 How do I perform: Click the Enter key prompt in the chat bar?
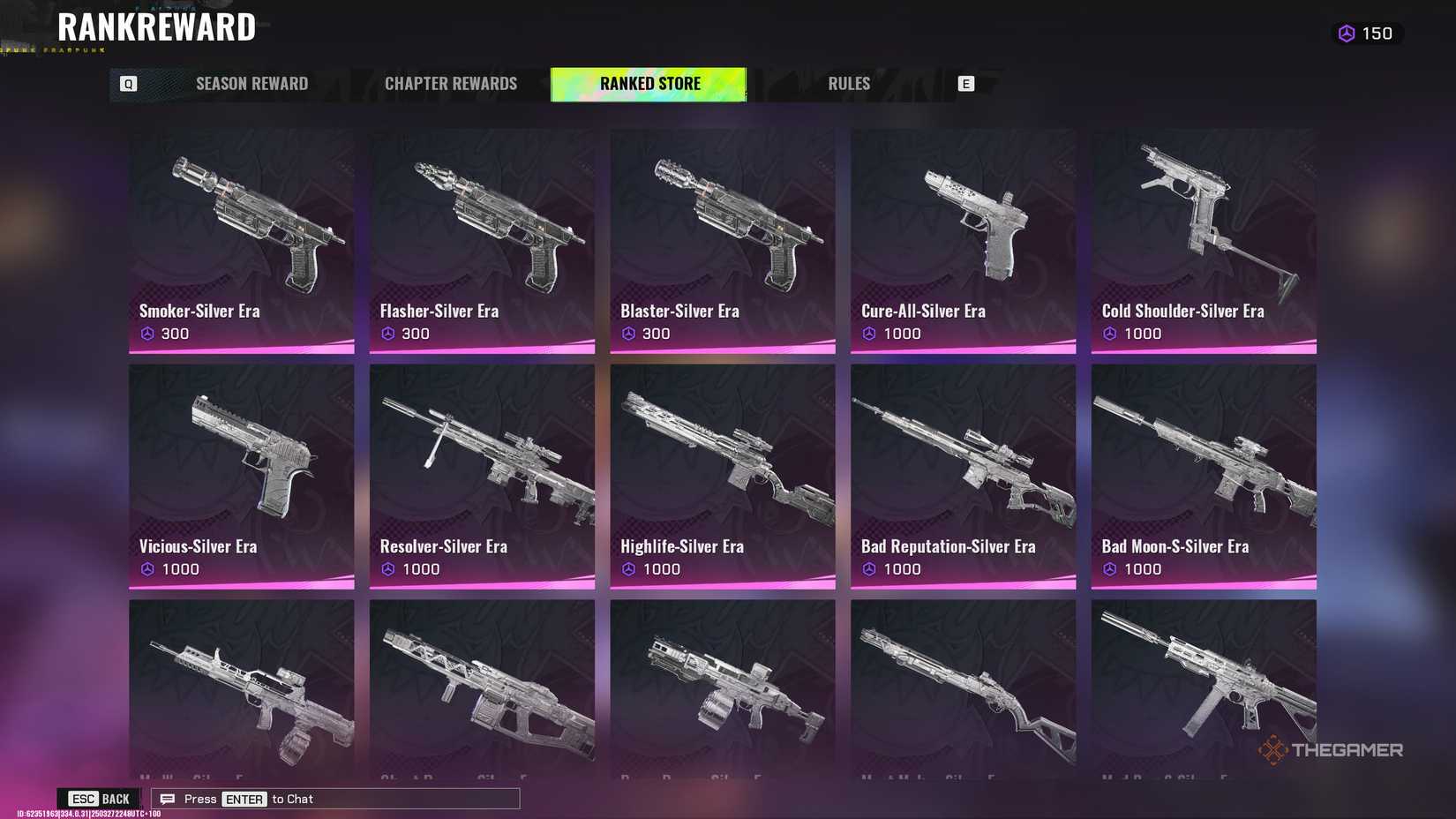click(x=244, y=799)
